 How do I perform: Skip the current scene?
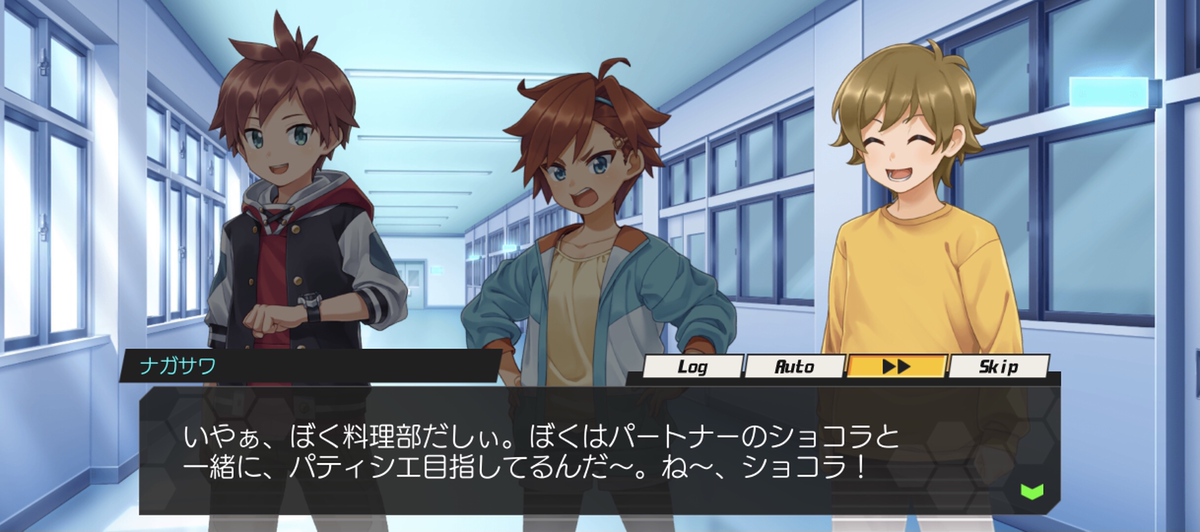997,366
